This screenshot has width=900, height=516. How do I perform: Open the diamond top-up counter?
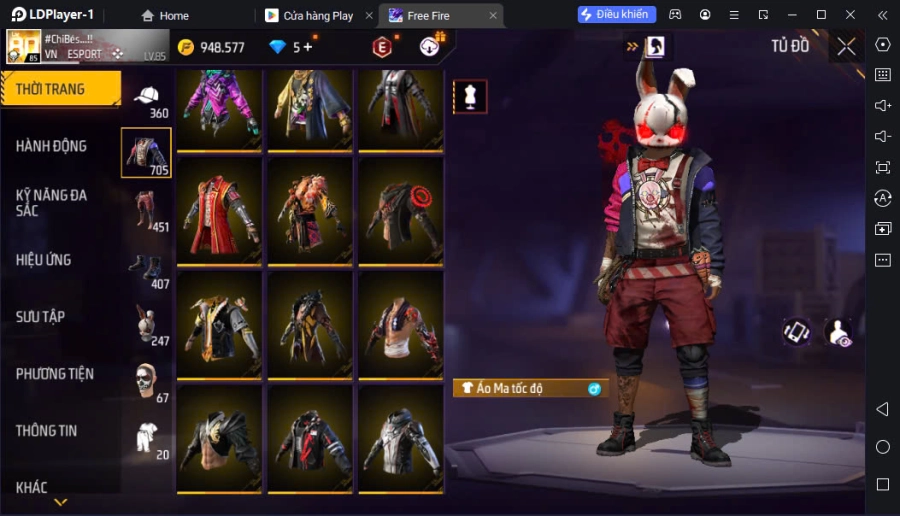pyautogui.click(x=291, y=47)
